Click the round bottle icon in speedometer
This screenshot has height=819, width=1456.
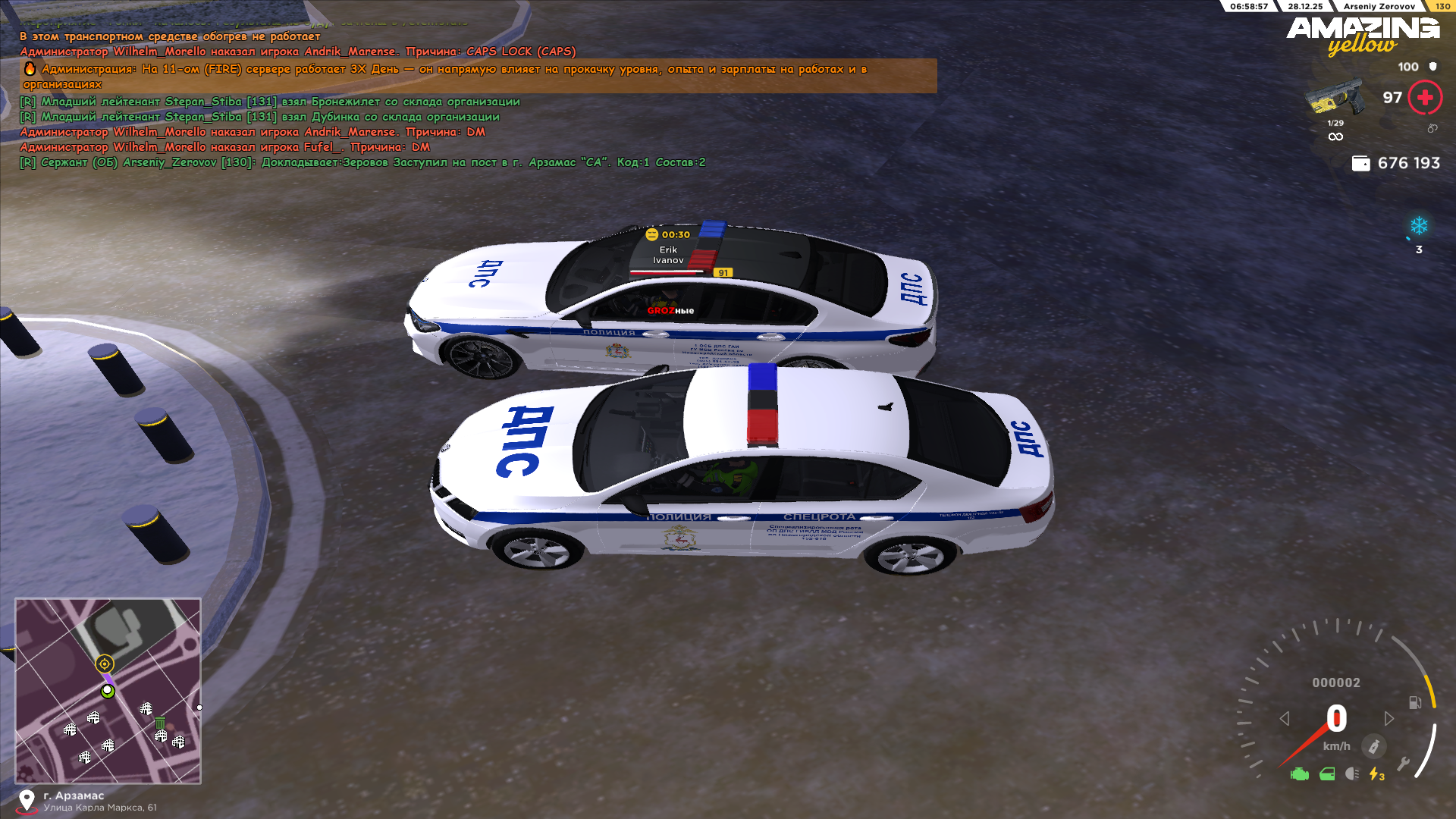[1373, 746]
